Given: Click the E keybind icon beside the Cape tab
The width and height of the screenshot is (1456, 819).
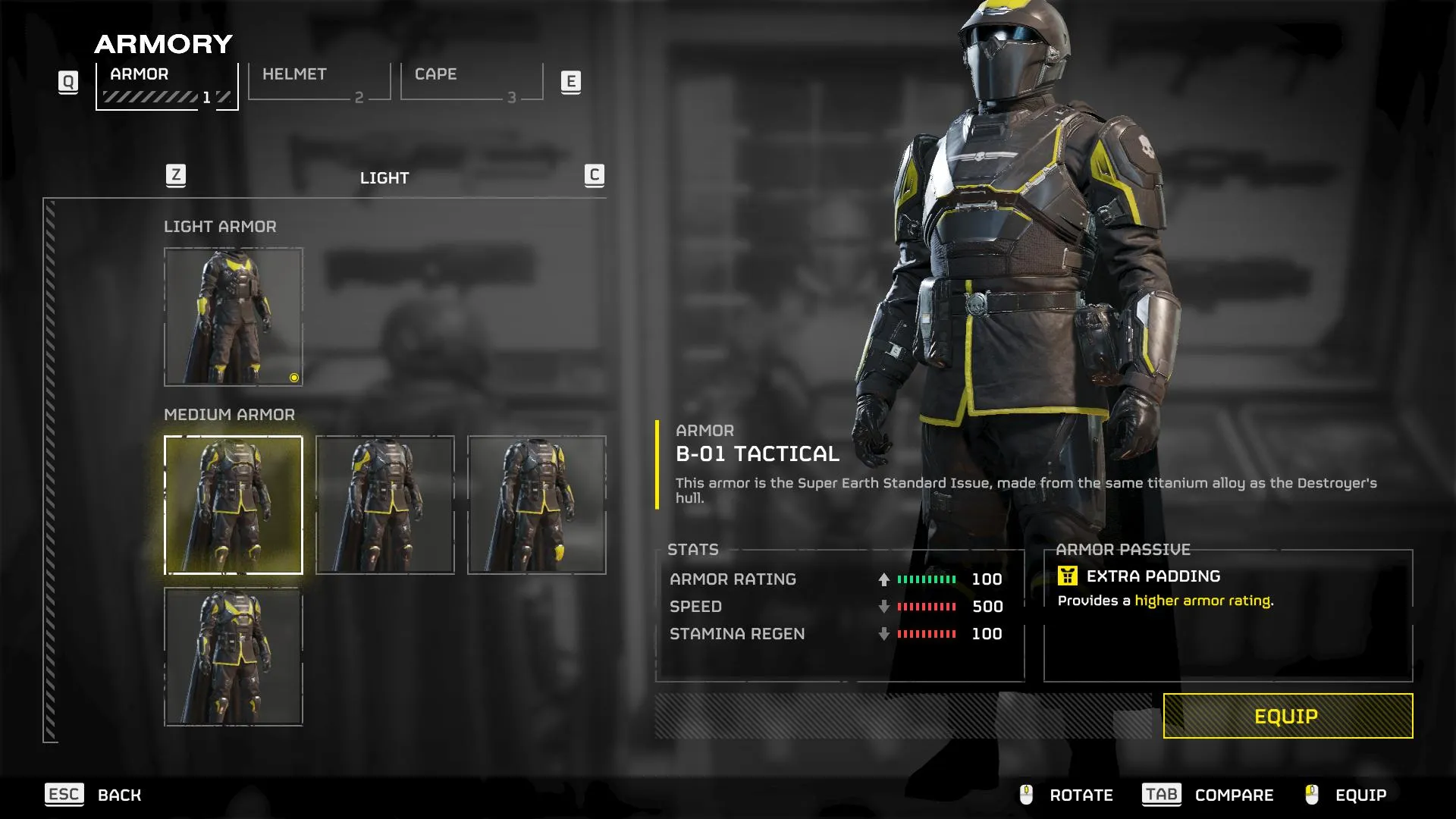Looking at the screenshot, I should point(572,82).
